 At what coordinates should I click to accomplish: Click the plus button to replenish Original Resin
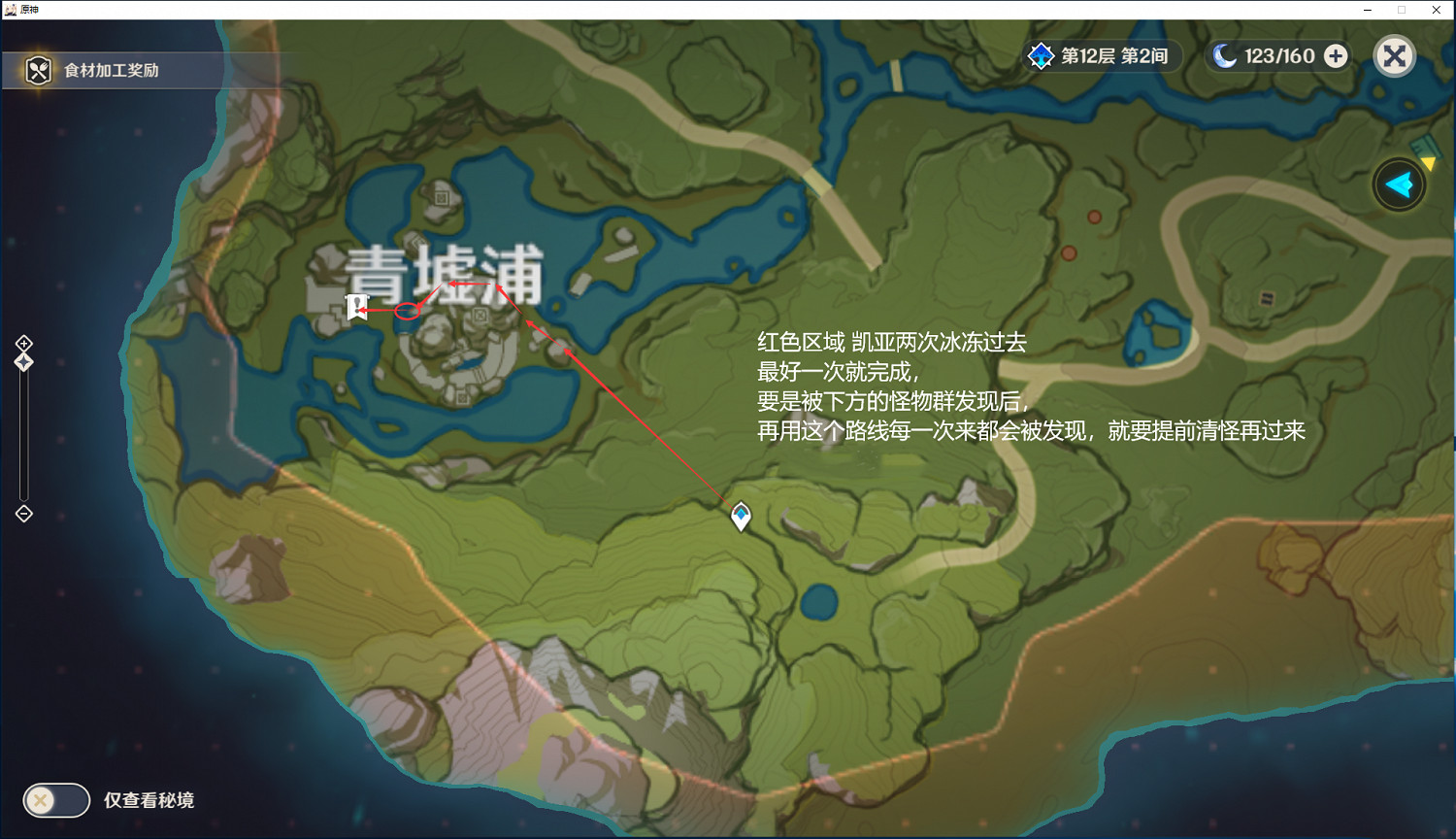click(x=1337, y=55)
